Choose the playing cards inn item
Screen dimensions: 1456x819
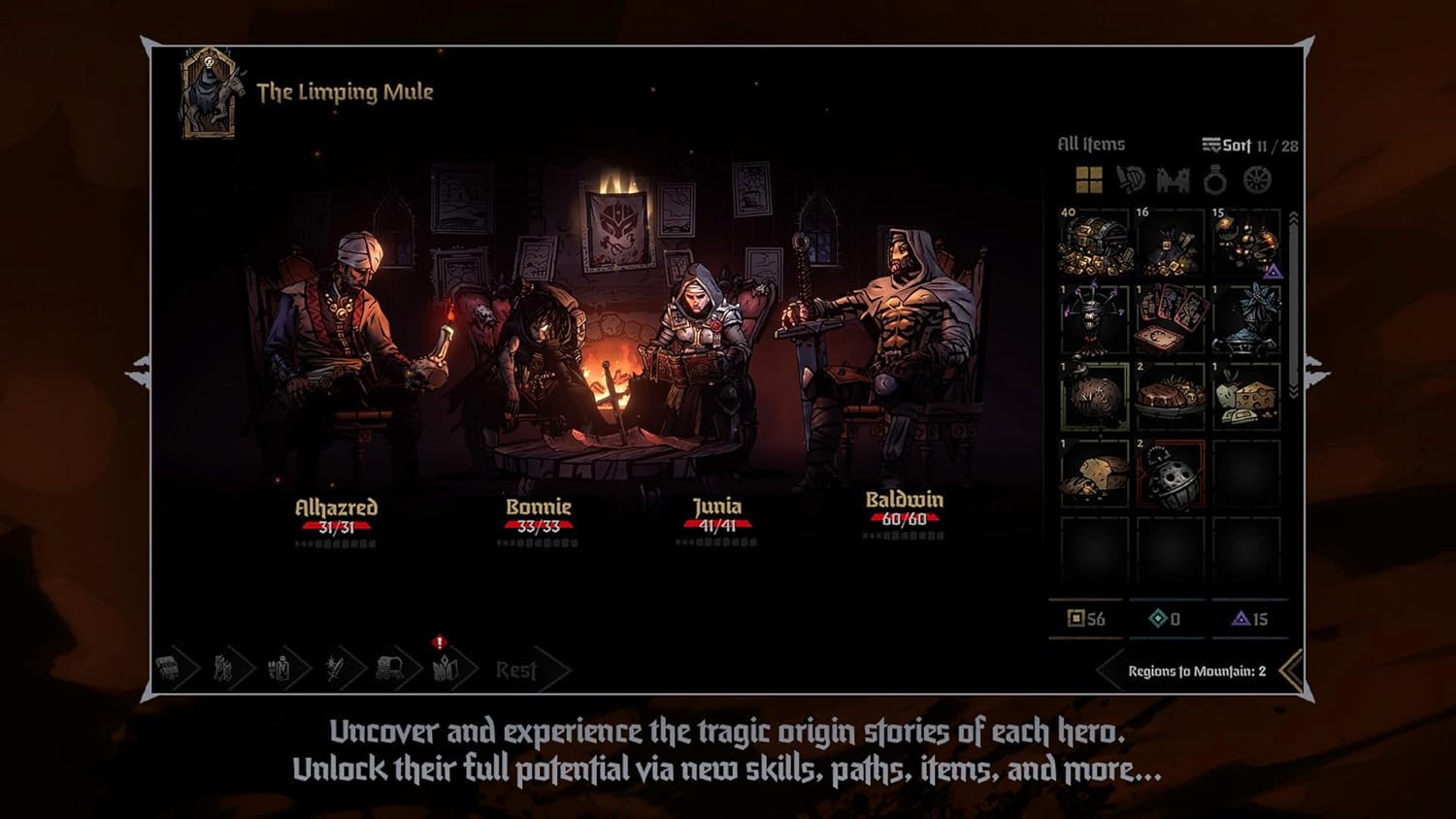[1171, 318]
